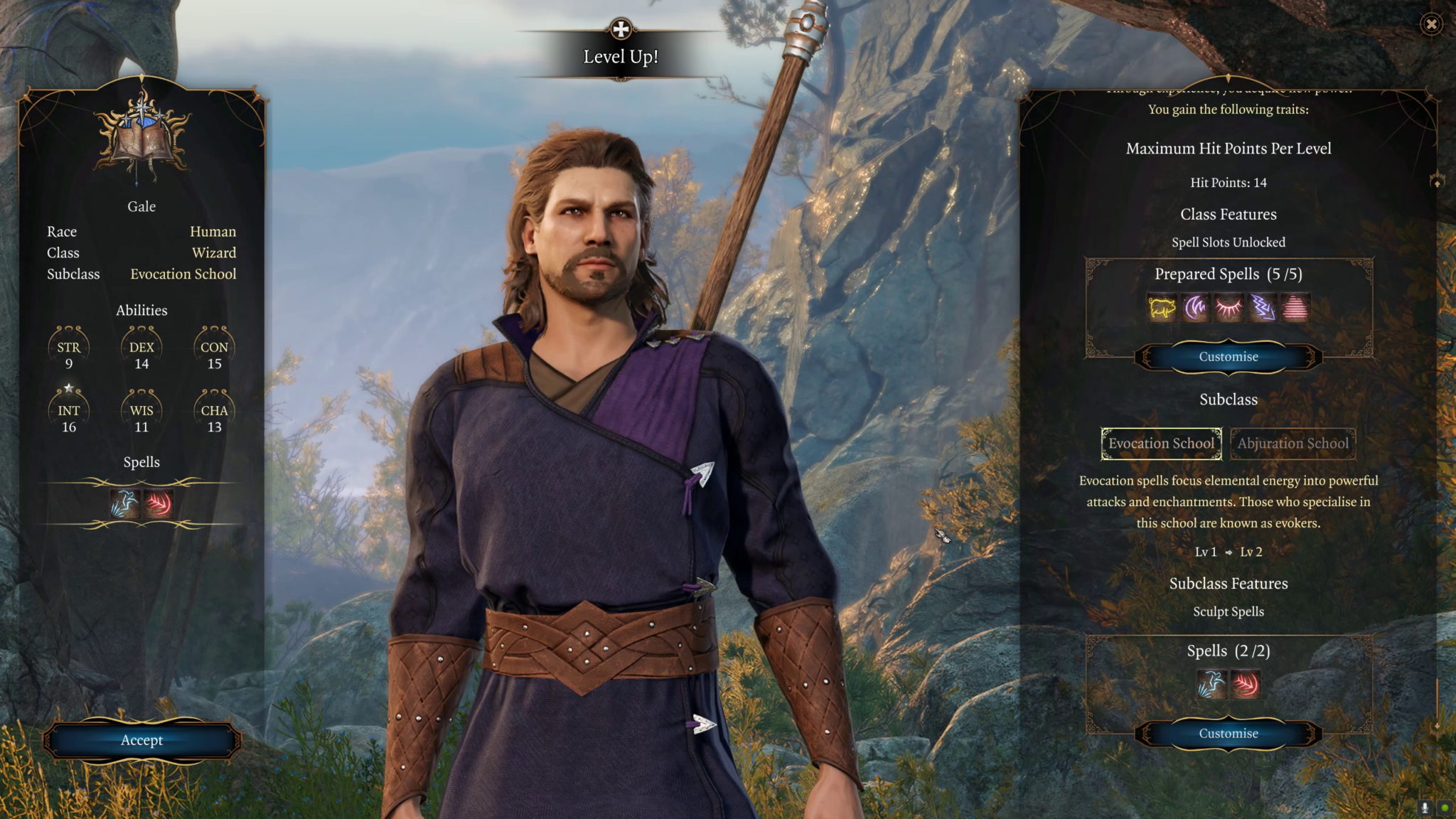This screenshot has width=1456, height=819.
Task: Accept the level up choices
Action: (x=141, y=740)
